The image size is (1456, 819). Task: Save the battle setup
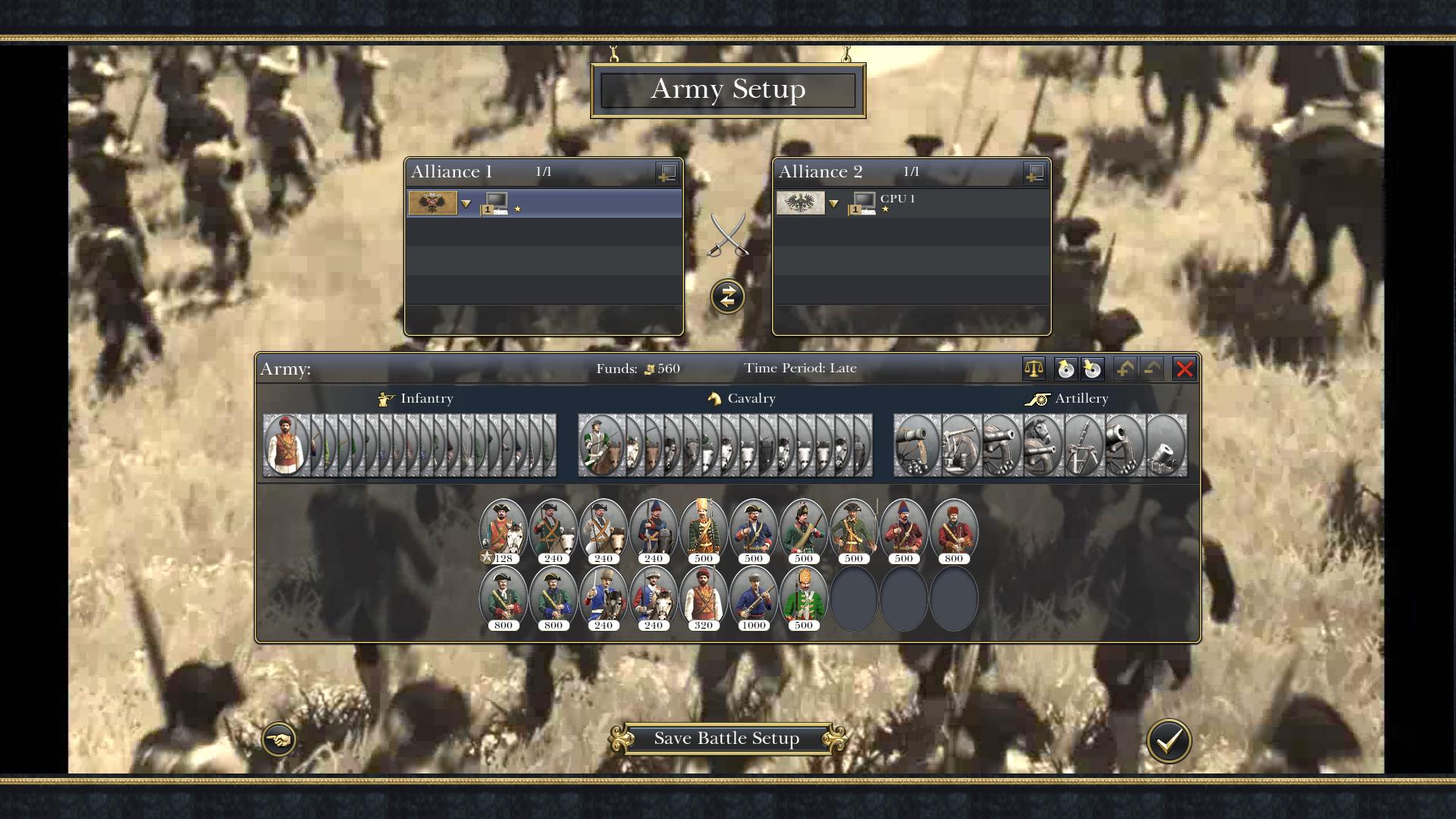[x=726, y=739]
